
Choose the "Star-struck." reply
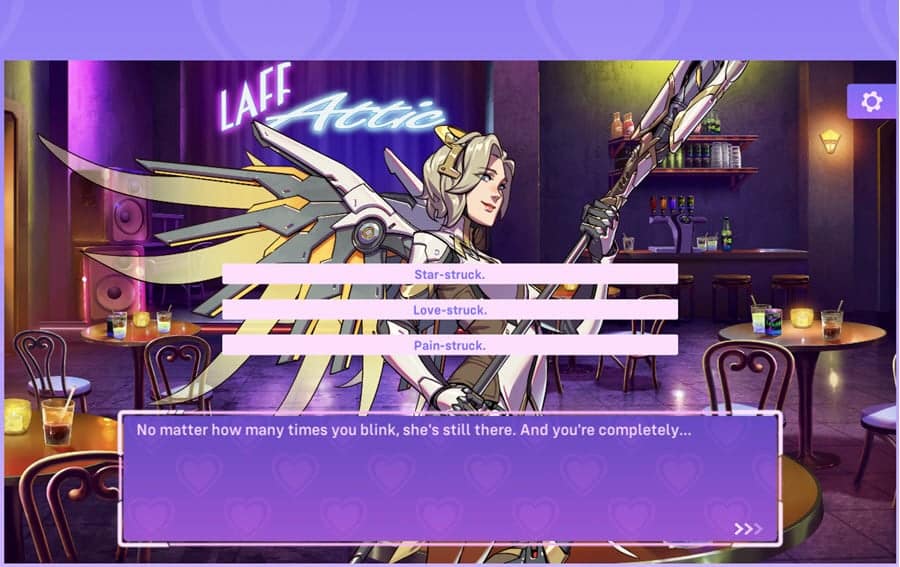coord(449,274)
